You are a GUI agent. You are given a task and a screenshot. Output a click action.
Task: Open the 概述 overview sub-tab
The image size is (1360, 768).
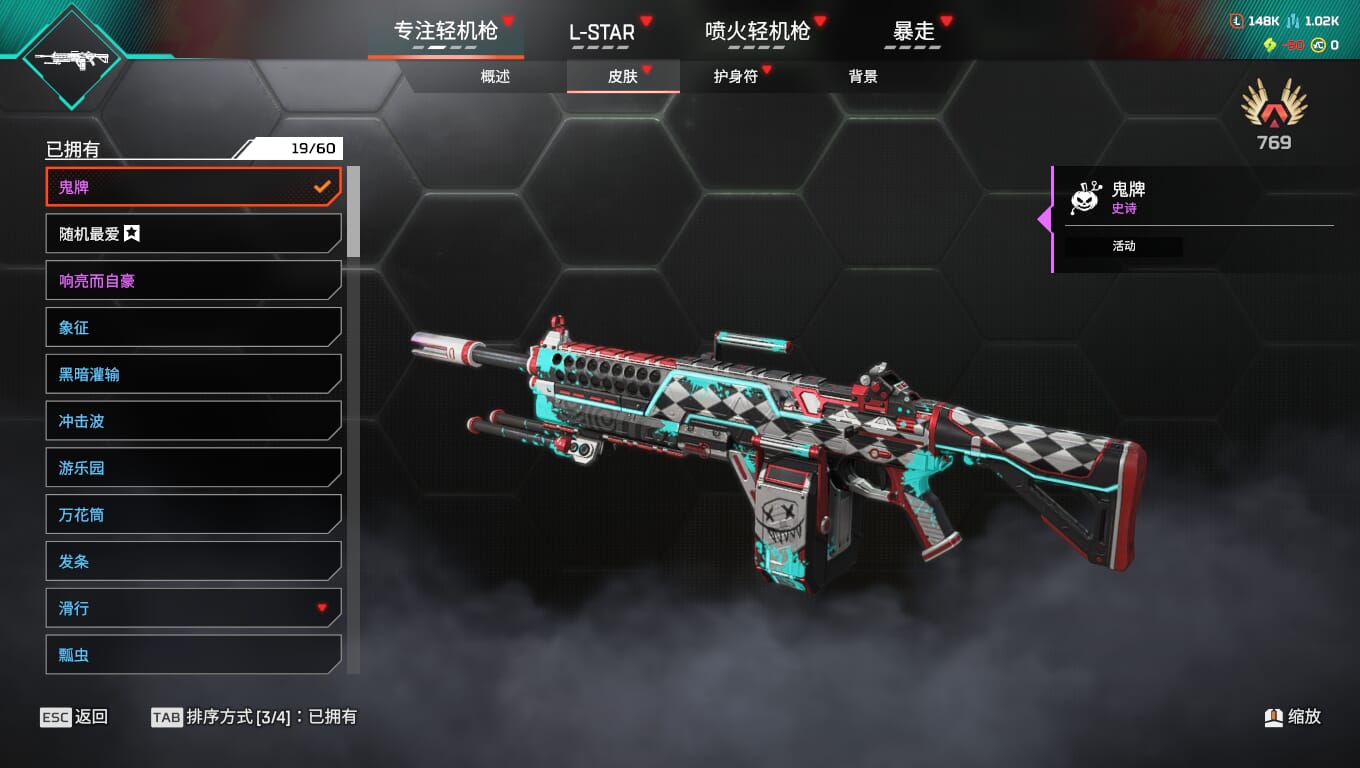(x=495, y=77)
